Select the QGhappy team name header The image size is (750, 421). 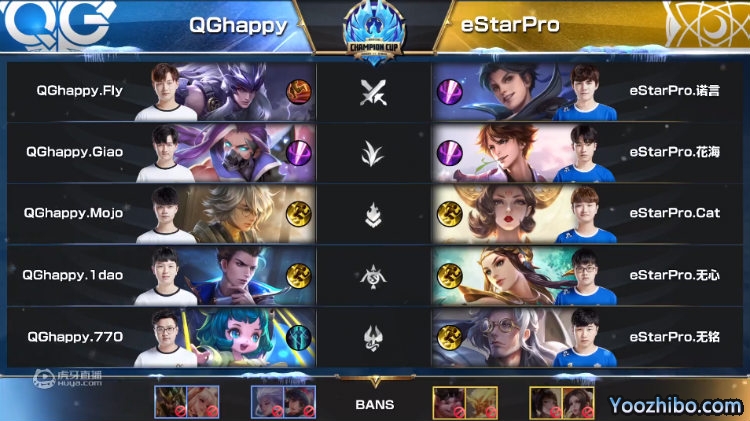tap(237, 23)
